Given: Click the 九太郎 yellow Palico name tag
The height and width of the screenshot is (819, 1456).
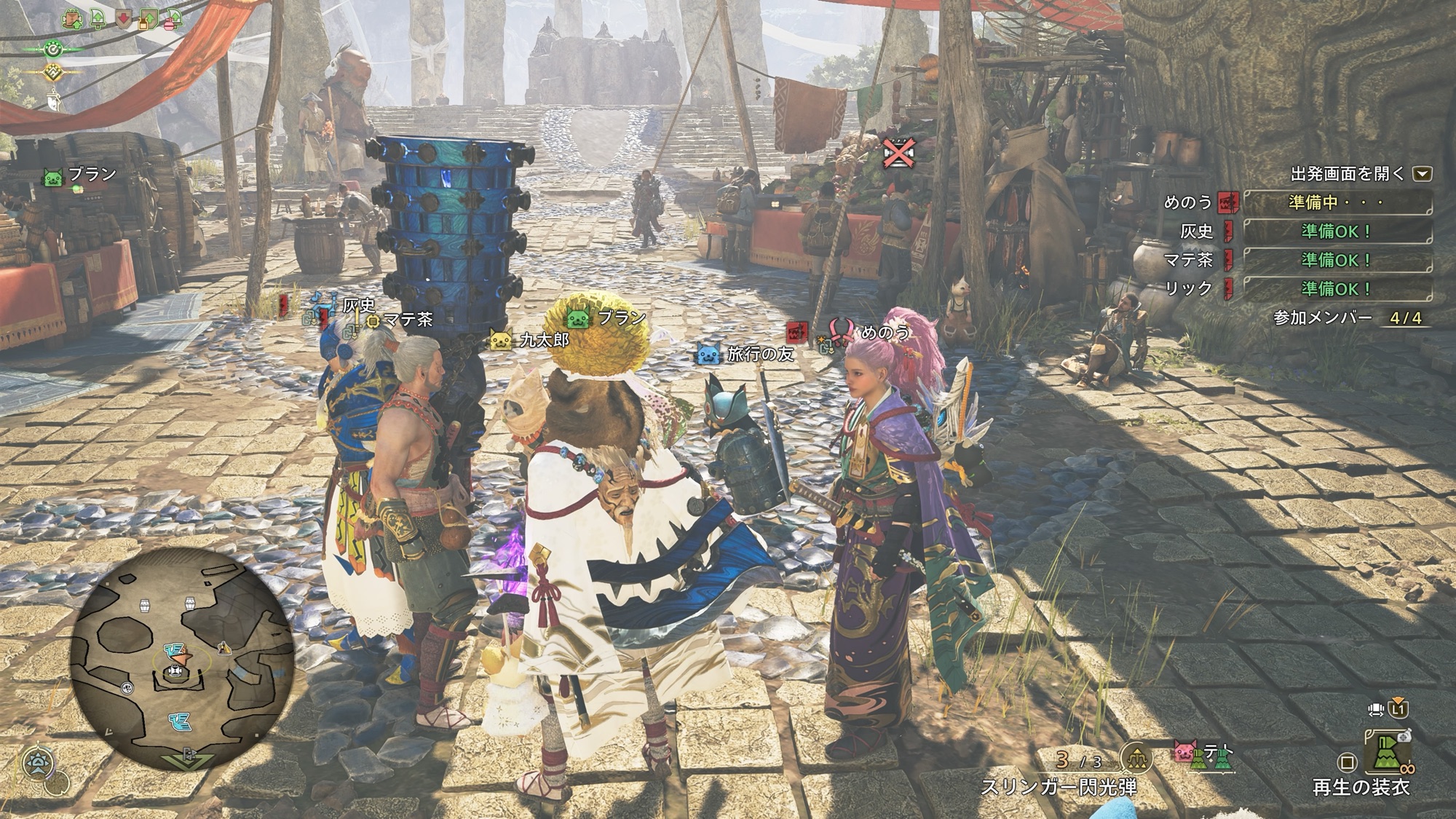Looking at the screenshot, I should pos(530,340).
